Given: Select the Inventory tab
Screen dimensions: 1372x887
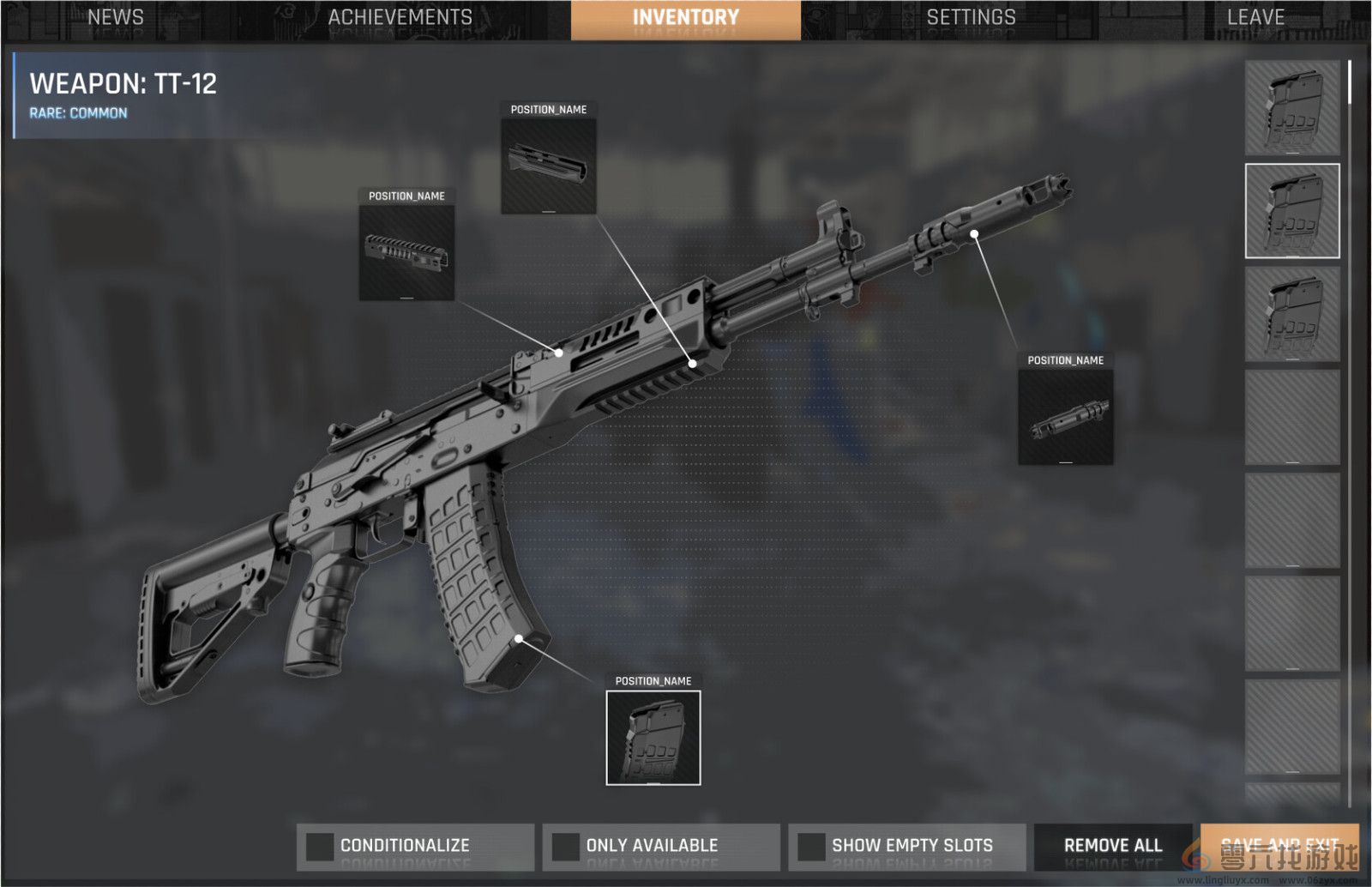Looking at the screenshot, I should point(685,18).
